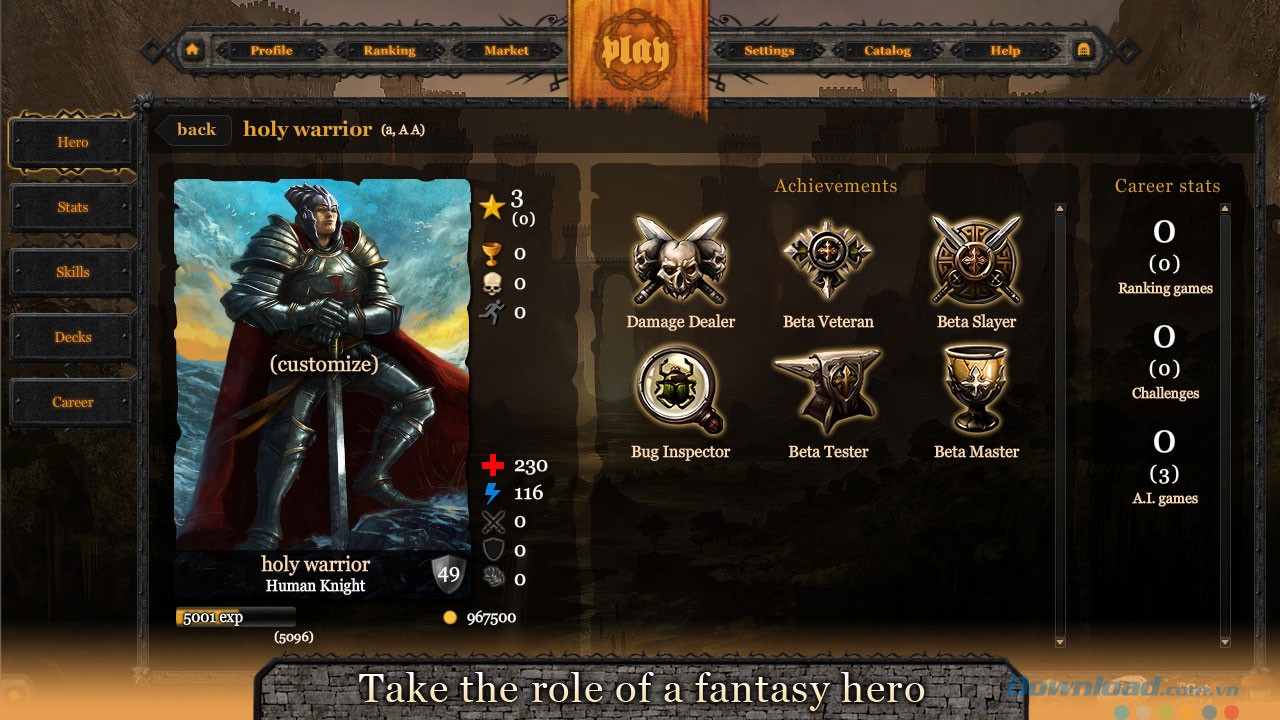
Task: Click the back button
Action: [x=193, y=129]
